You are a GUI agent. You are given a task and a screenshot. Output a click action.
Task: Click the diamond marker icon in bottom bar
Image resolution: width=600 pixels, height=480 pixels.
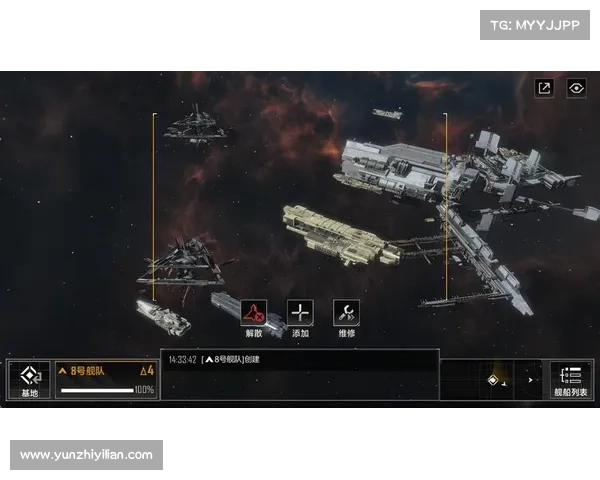tap(493, 380)
